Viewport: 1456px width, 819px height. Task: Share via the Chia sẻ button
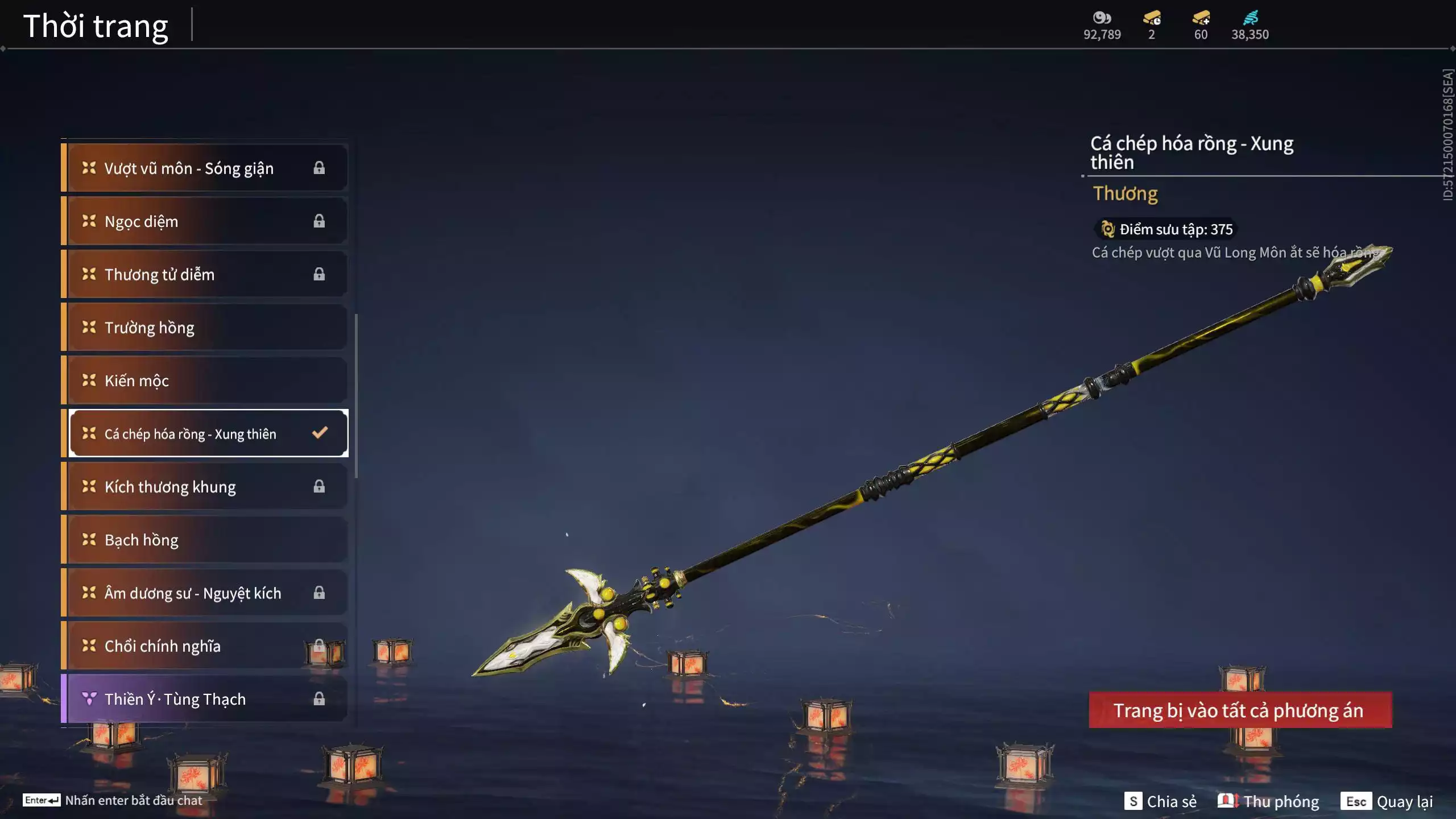pyautogui.click(x=1161, y=801)
